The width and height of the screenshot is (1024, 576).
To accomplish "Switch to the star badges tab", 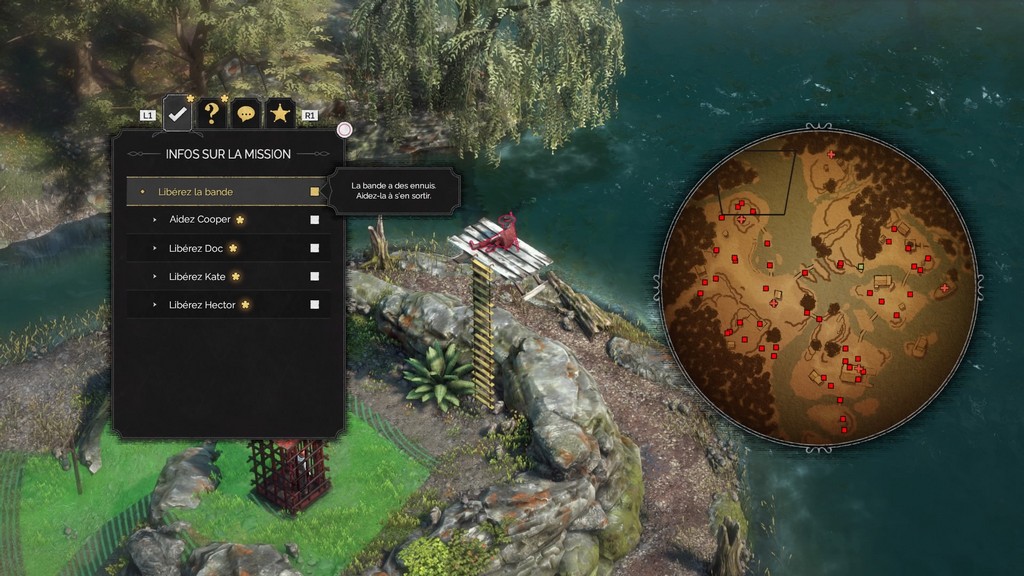I will tap(280, 114).
